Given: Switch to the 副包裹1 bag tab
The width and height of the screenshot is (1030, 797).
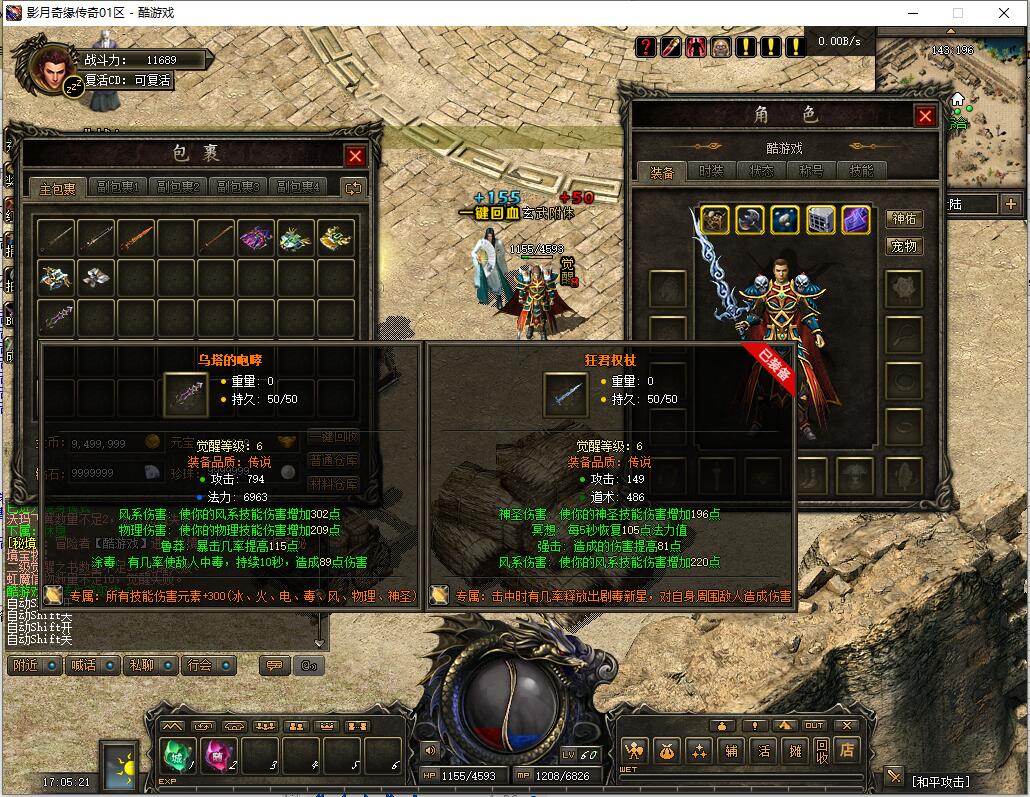Looking at the screenshot, I should point(118,187).
